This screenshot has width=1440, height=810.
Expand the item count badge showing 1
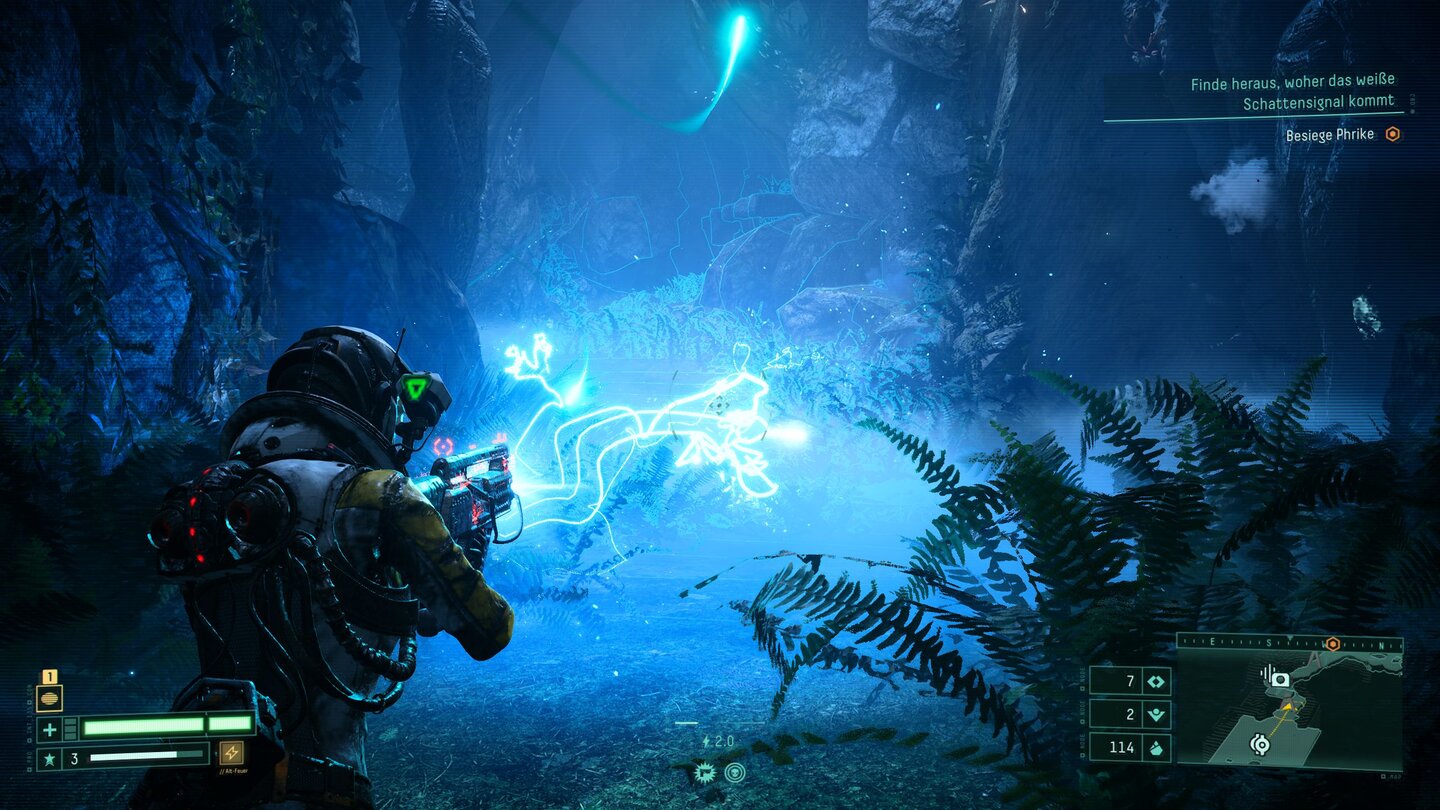tap(48, 676)
